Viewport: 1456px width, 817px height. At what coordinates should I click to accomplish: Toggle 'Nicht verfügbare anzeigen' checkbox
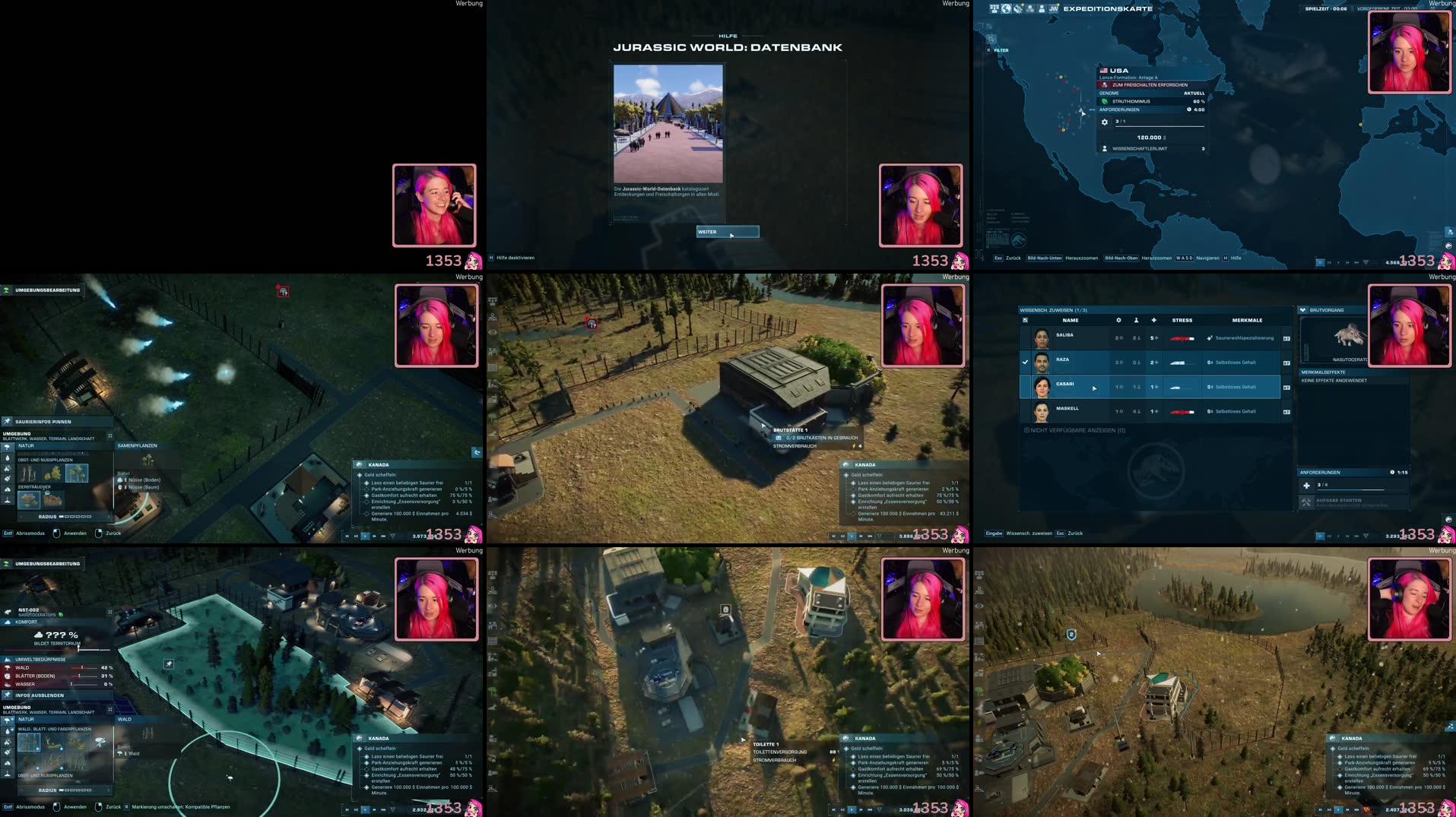click(x=1026, y=430)
